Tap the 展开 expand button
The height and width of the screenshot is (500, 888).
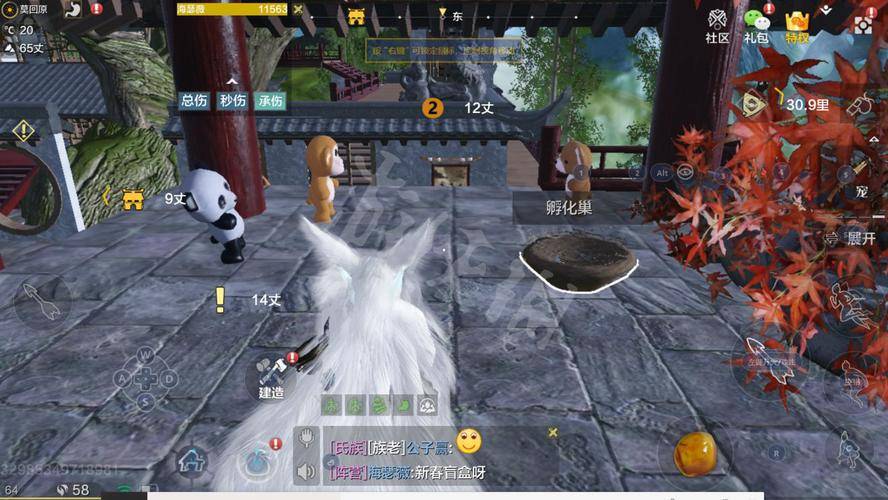coord(853,239)
